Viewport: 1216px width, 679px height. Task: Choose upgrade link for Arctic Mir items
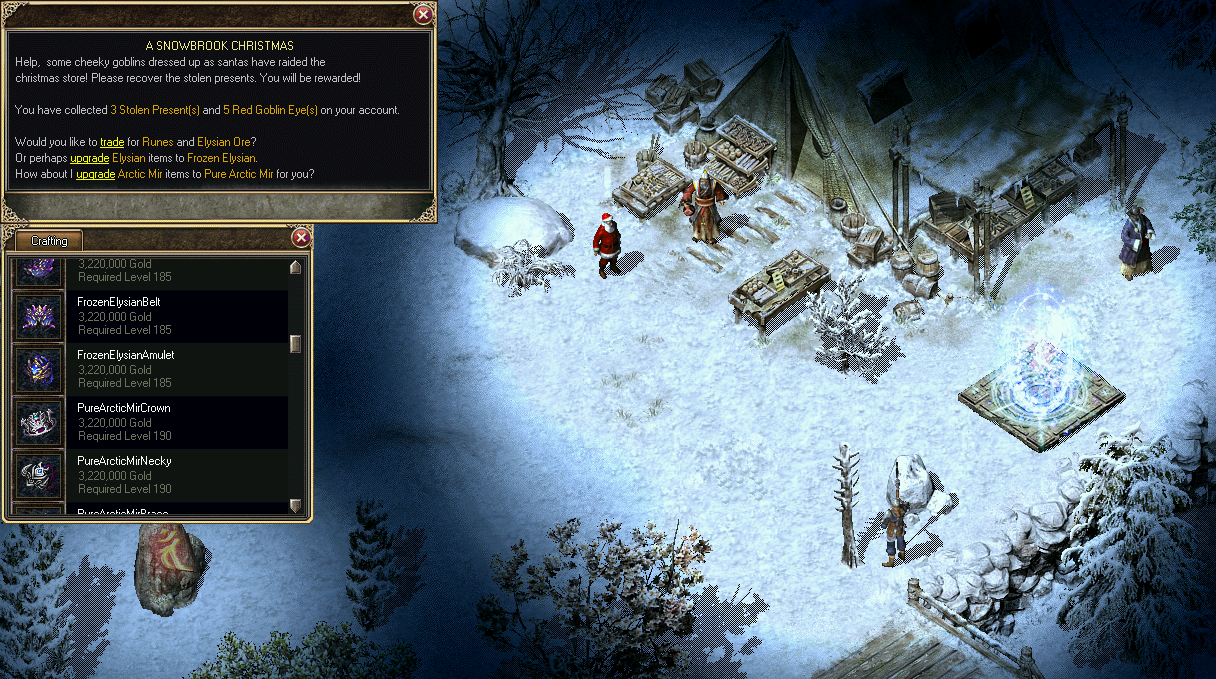point(96,174)
